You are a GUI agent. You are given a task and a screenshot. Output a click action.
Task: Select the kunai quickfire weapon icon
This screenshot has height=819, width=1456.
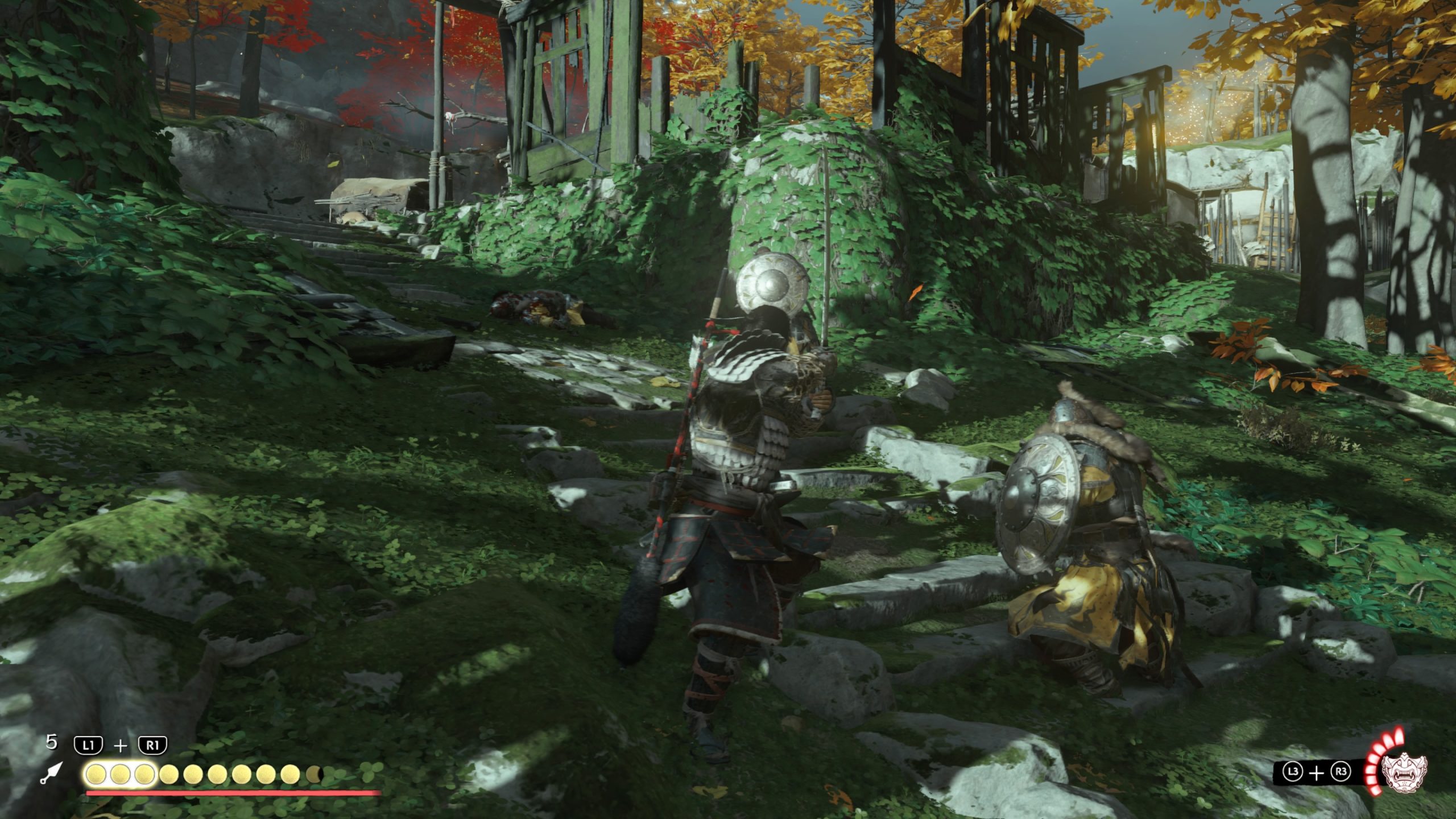[51, 773]
